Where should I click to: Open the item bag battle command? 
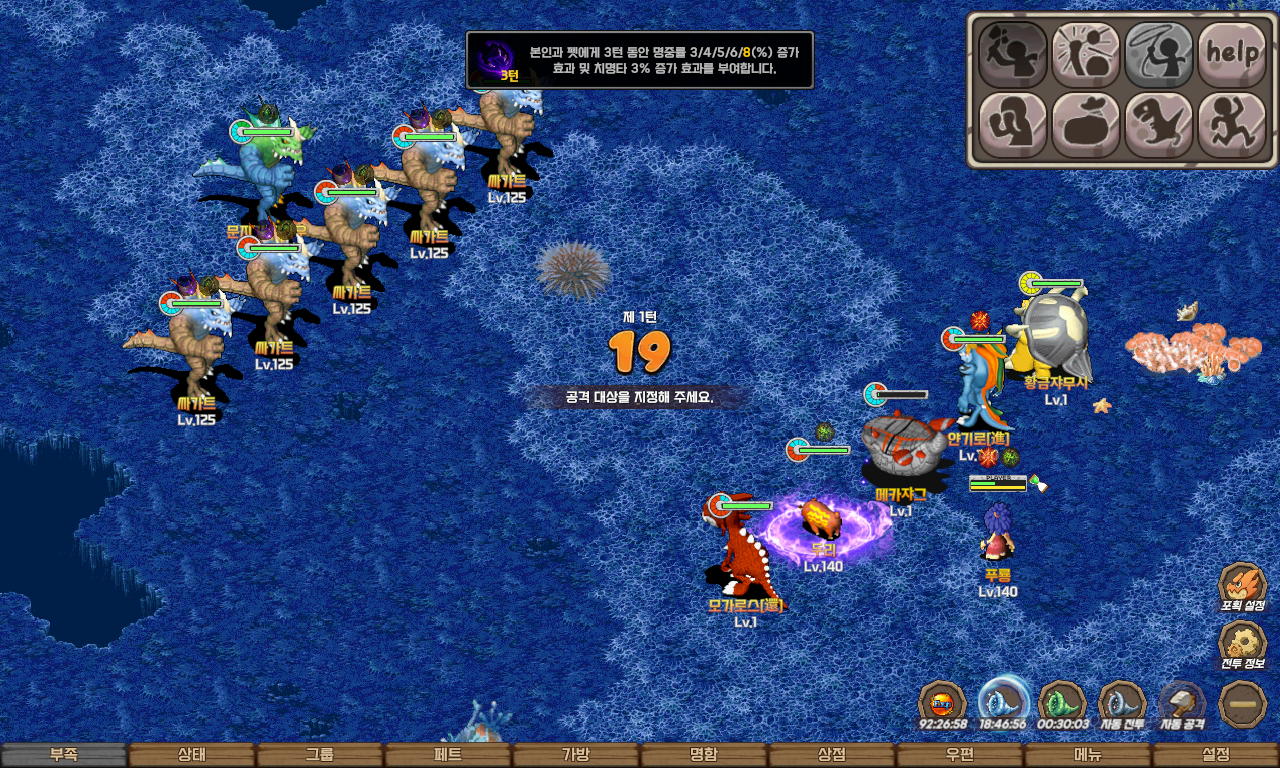click(x=1085, y=125)
